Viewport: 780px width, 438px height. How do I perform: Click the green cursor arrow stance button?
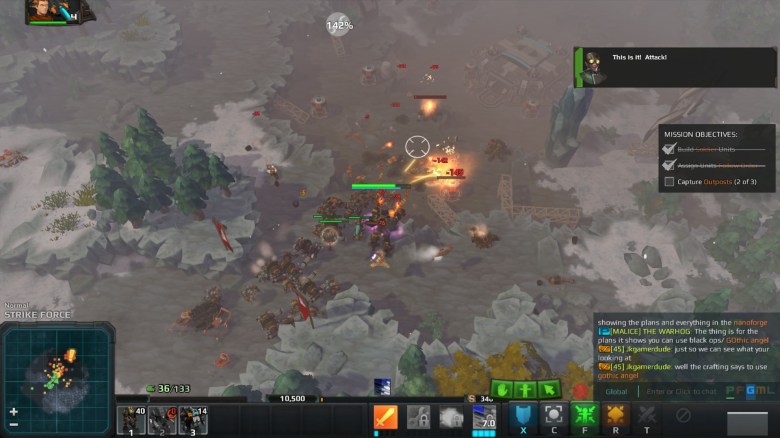tap(548, 390)
